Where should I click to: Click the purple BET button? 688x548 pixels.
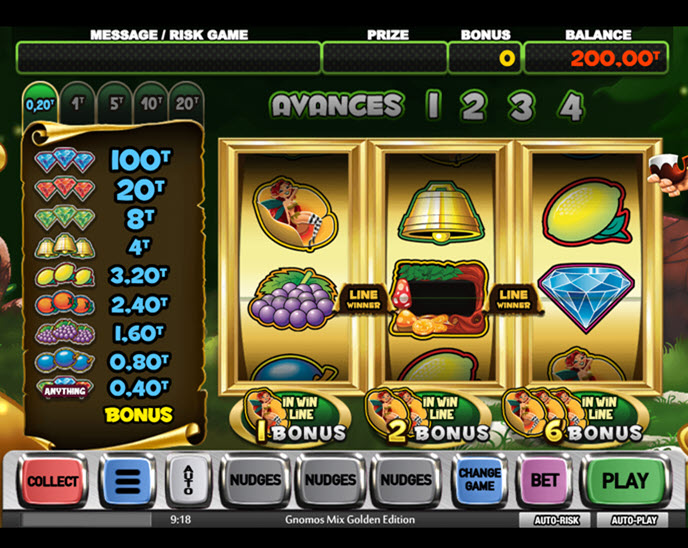click(544, 480)
